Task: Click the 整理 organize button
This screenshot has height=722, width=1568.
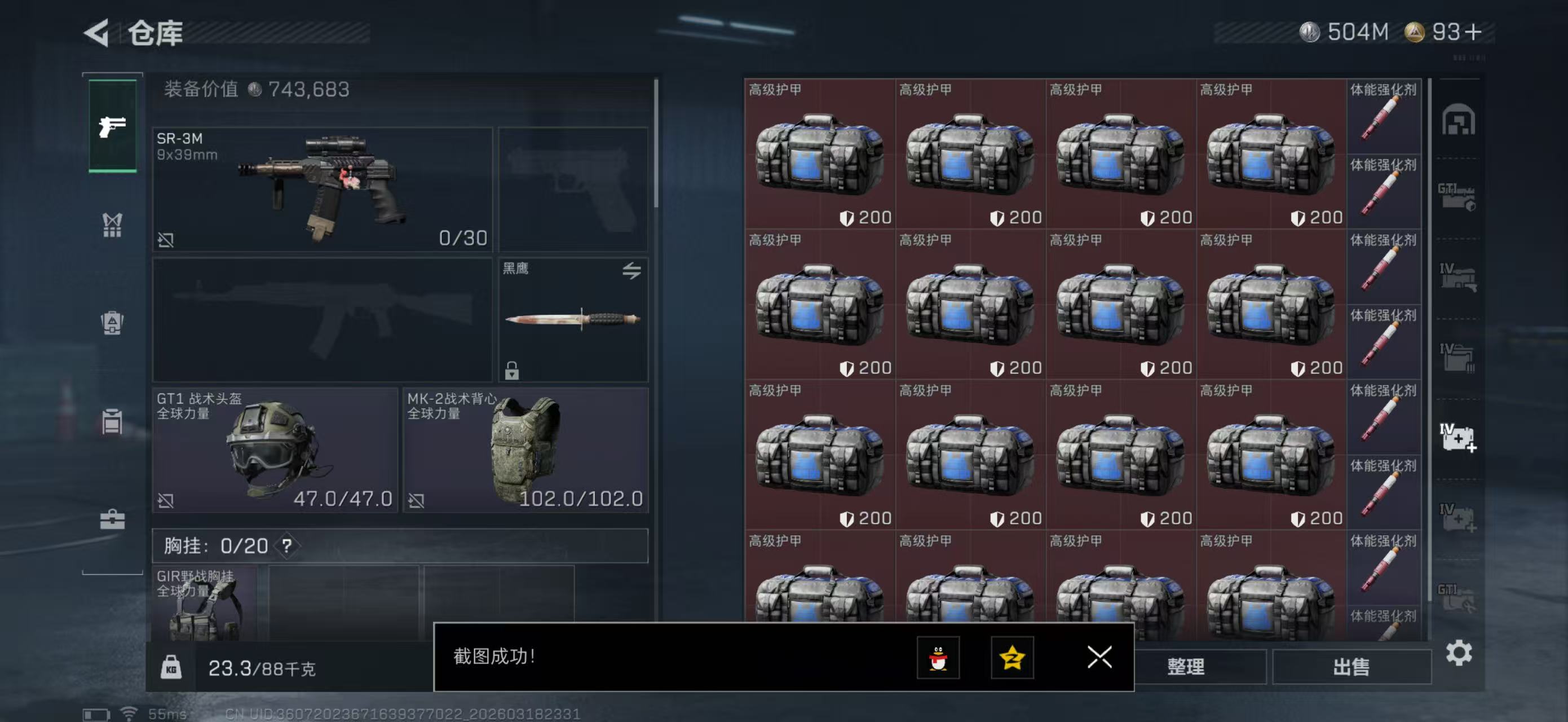Action: coord(1185,667)
